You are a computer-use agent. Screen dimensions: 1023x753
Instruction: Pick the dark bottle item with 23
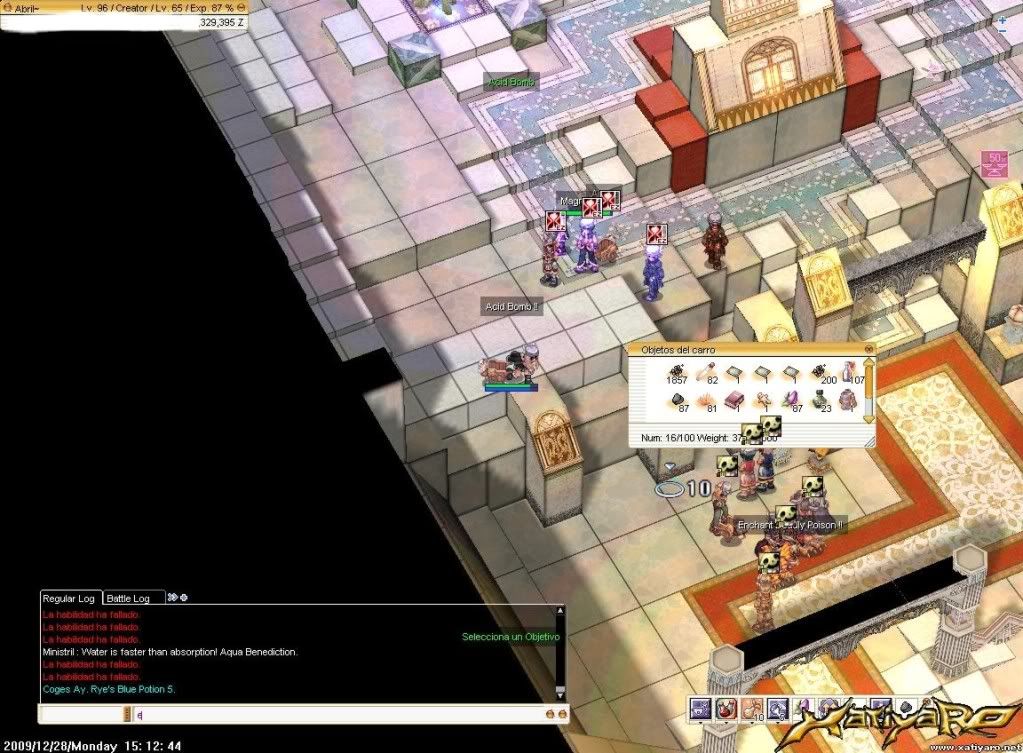(x=820, y=401)
